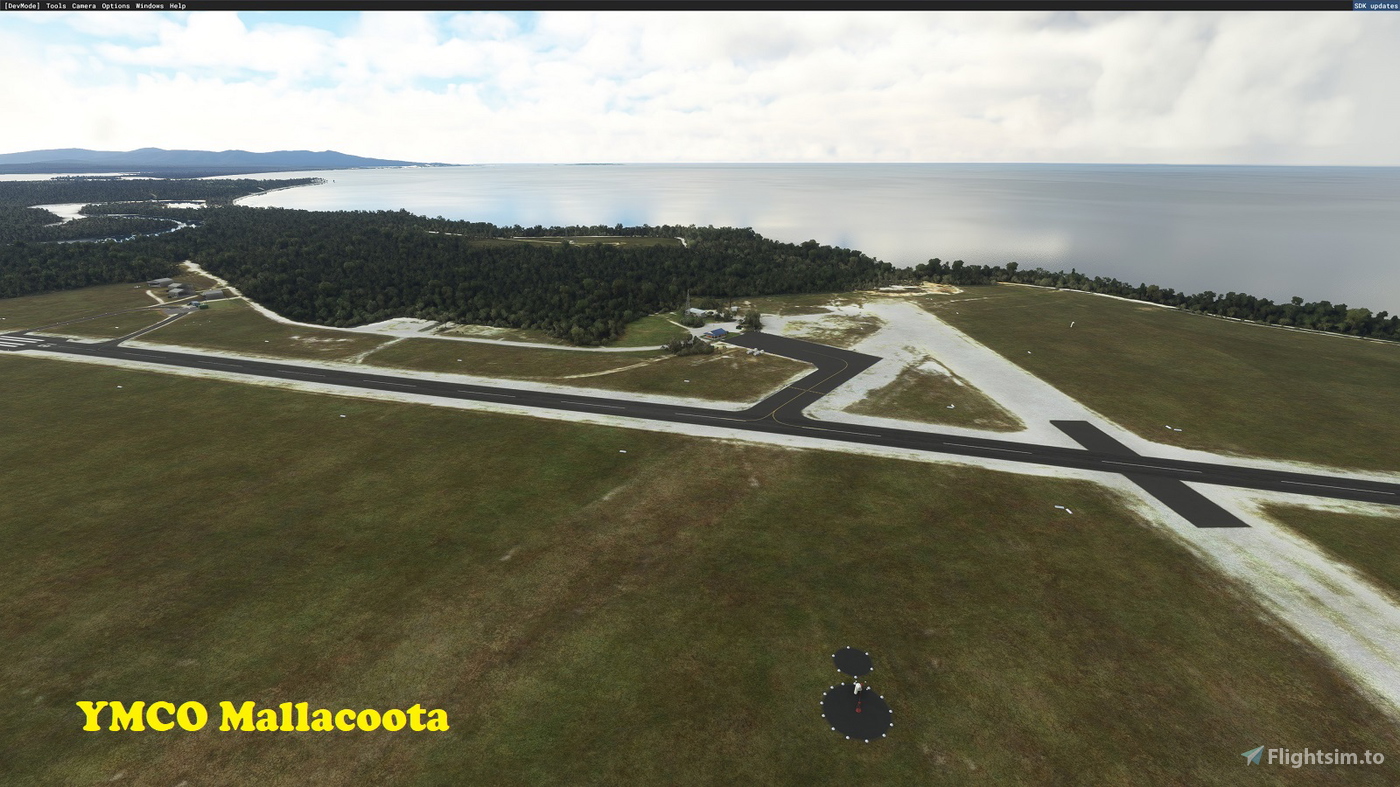Click the topmost vertex of the small polygon
The width and height of the screenshot is (1400, 787).
pyautogui.click(x=847, y=647)
